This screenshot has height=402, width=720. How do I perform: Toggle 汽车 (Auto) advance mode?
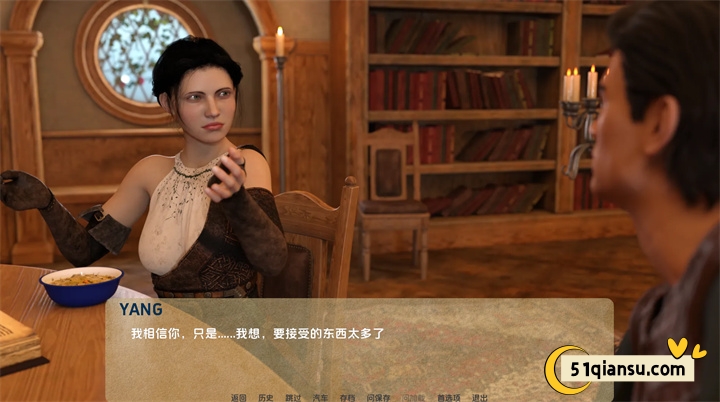320,397
